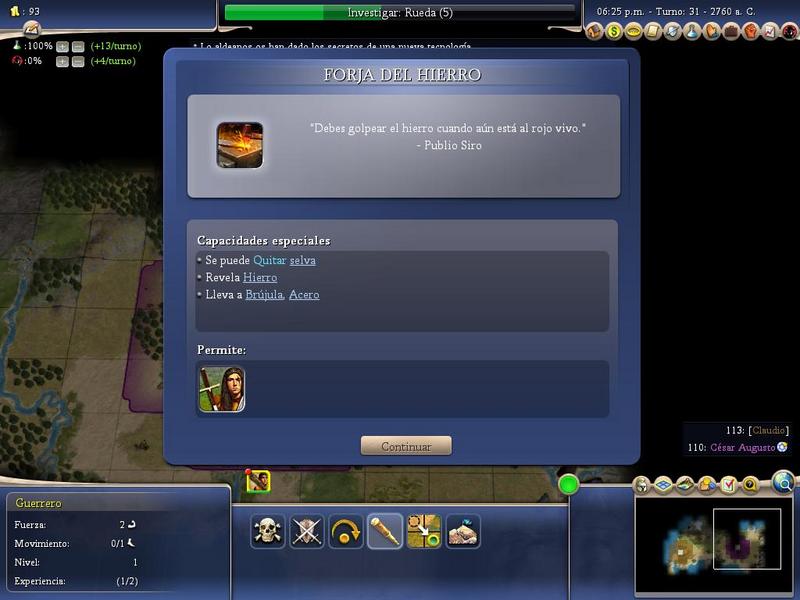Click the green end turn button
This screenshot has height=600, width=800.
569,485
